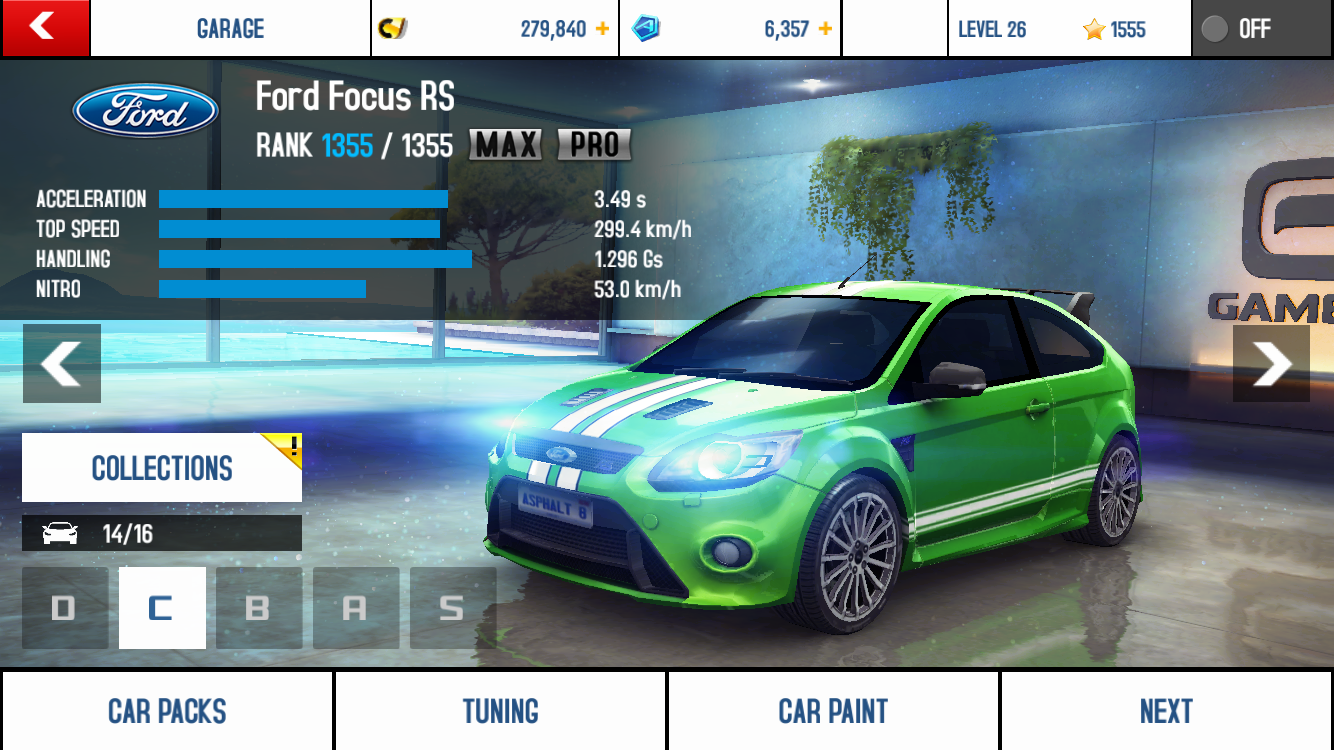Open the Garage header tab
1334x750 pixels.
coord(230,28)
